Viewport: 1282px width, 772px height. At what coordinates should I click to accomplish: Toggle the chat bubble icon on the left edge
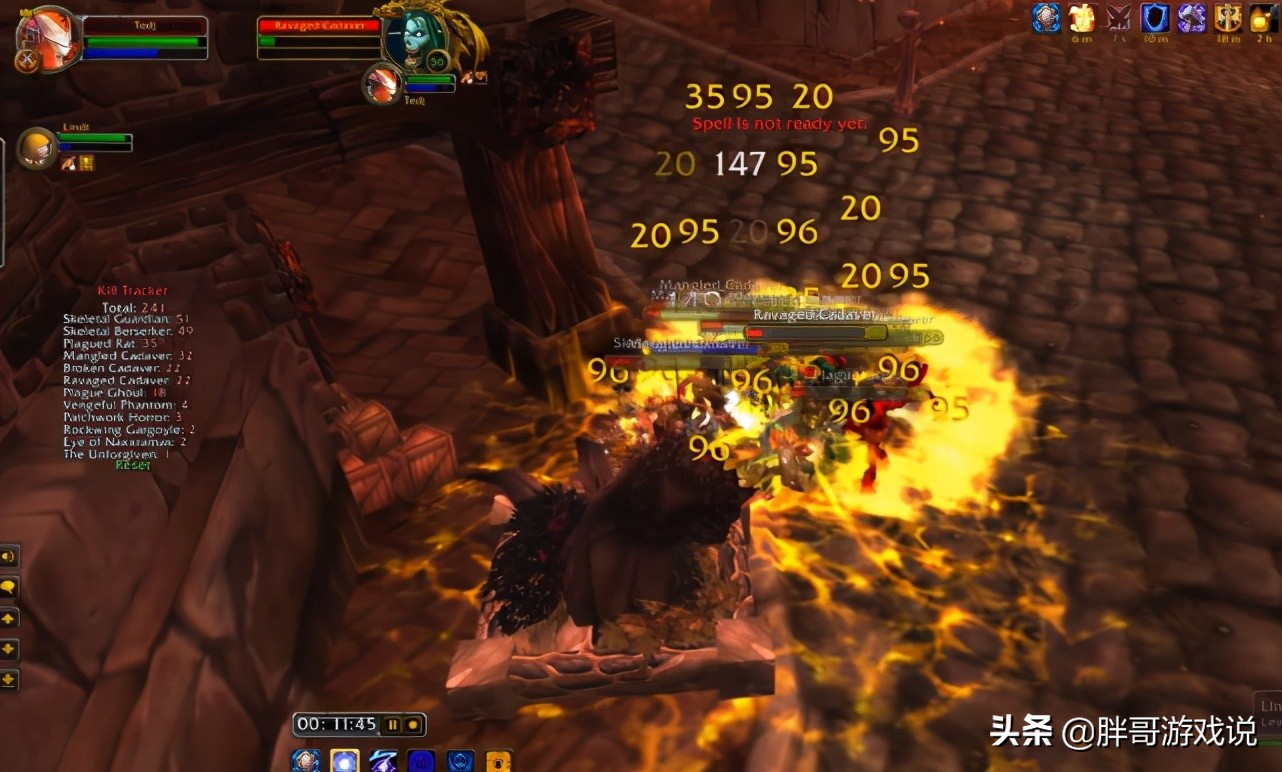pos(10,587)
